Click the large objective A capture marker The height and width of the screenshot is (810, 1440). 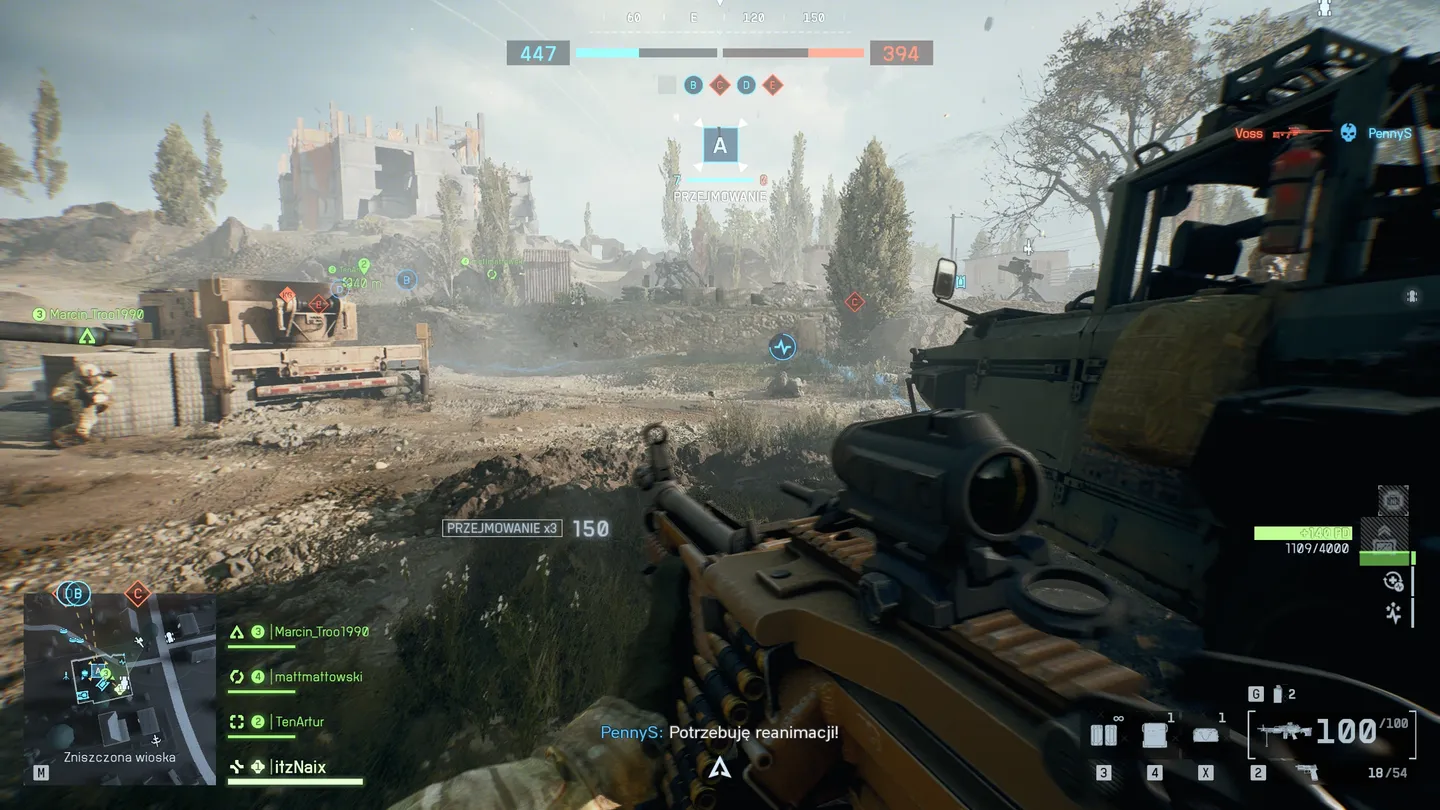point(720,147)
